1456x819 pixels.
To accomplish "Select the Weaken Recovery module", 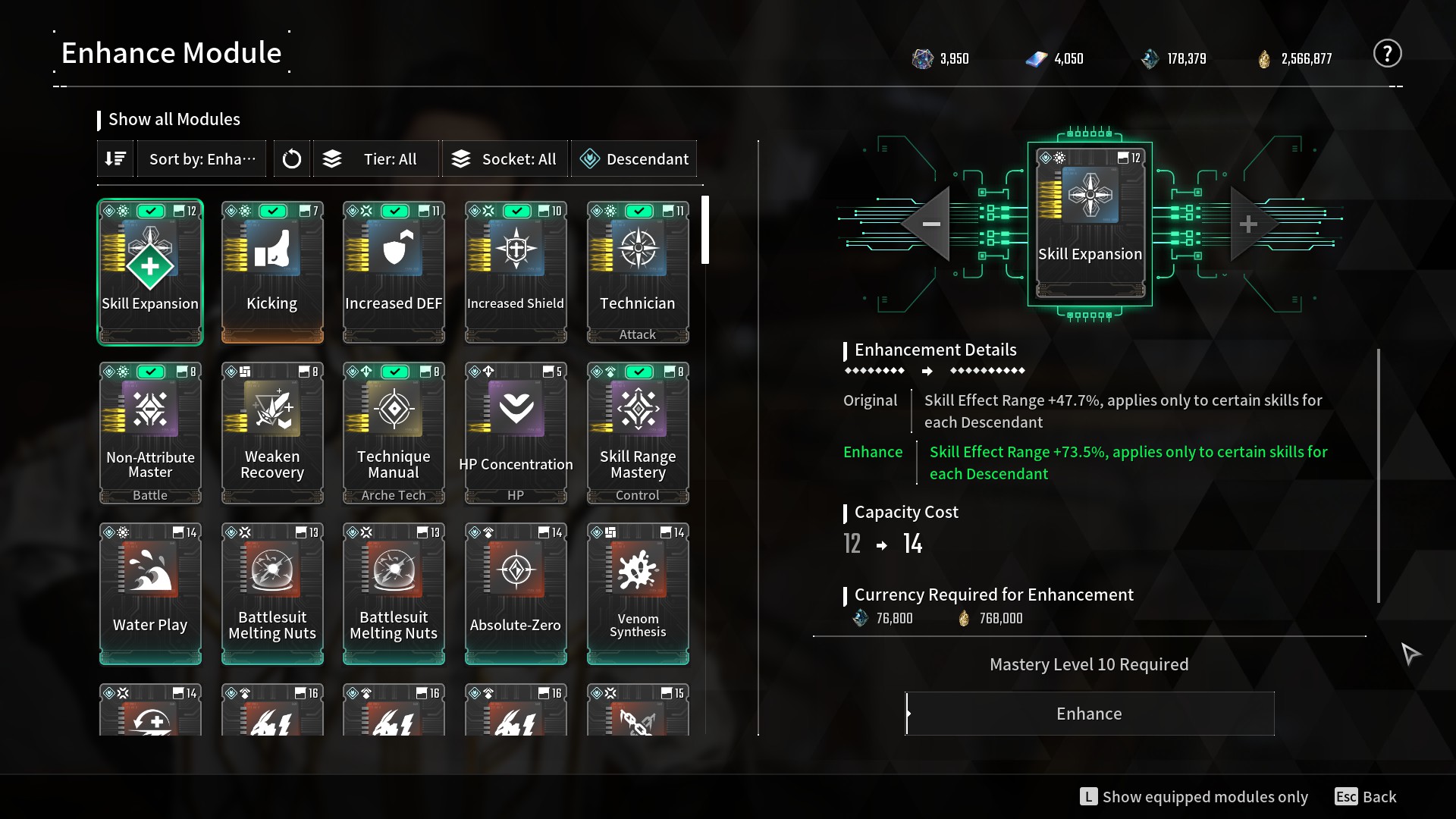I will [x=272, y=432].
